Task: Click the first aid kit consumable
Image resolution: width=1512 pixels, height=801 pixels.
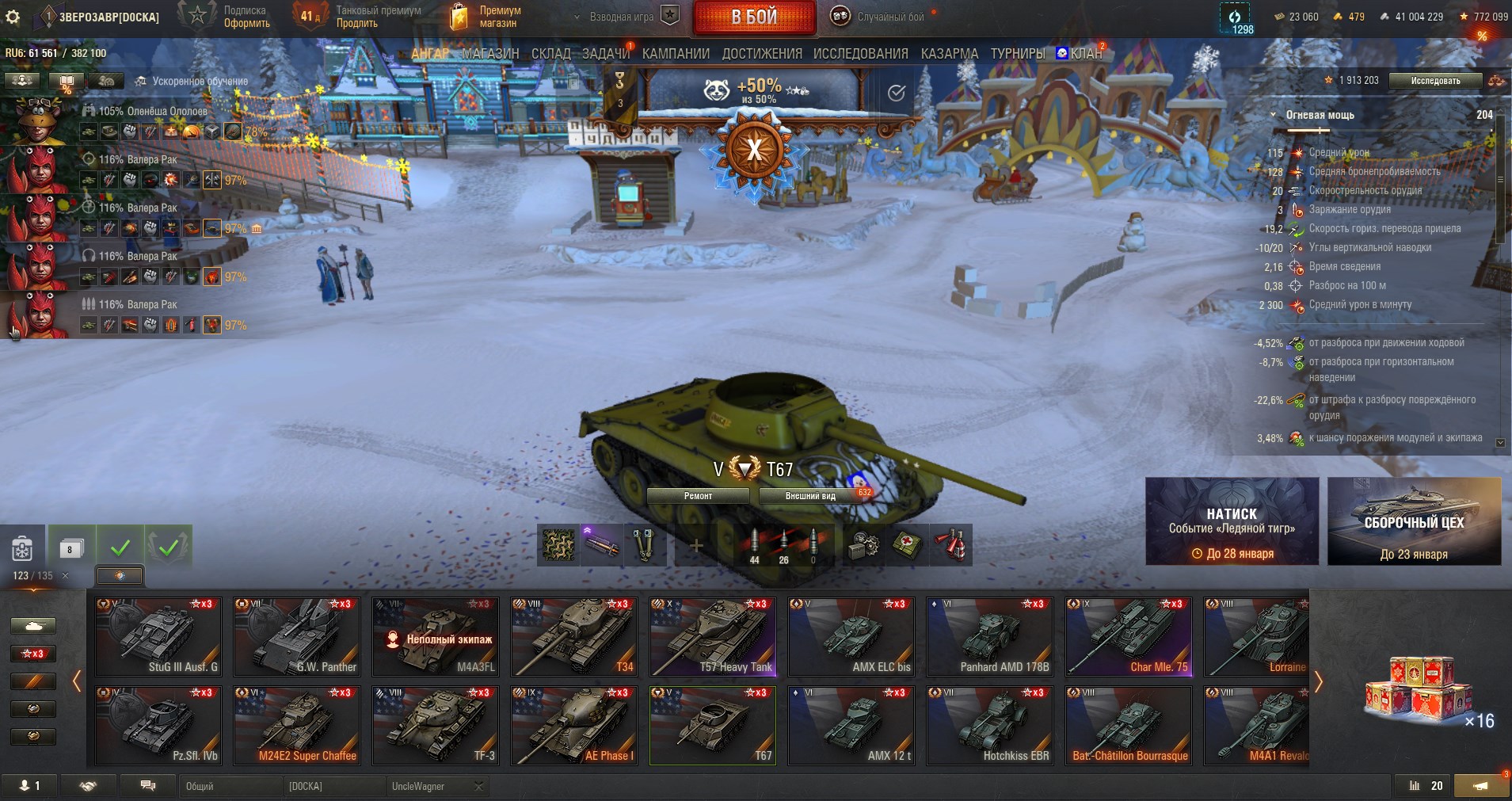Action: [x=907, y=545]
